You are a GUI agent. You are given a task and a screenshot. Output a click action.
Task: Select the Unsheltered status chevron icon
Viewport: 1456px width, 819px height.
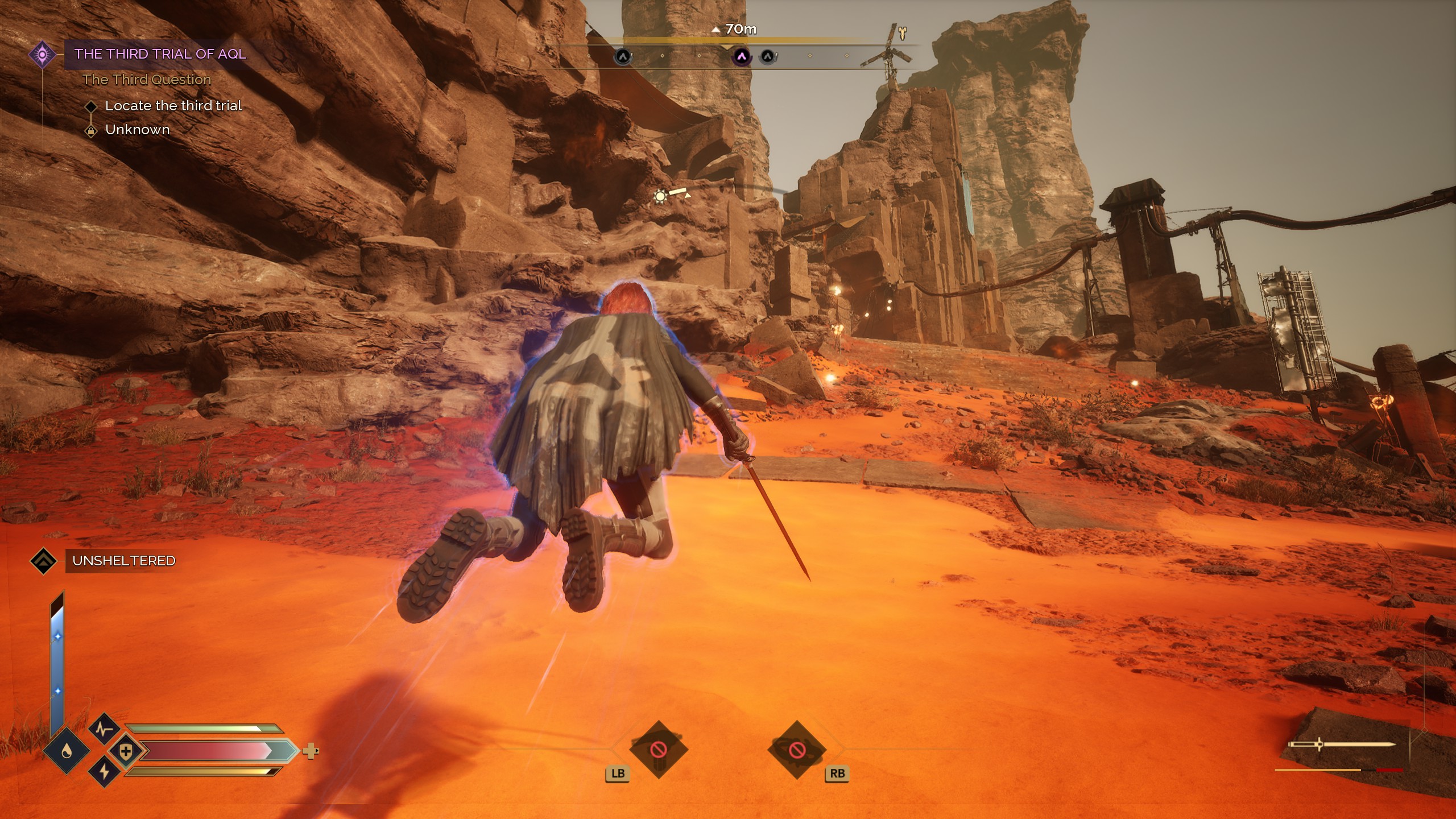(x=44, y=561)
